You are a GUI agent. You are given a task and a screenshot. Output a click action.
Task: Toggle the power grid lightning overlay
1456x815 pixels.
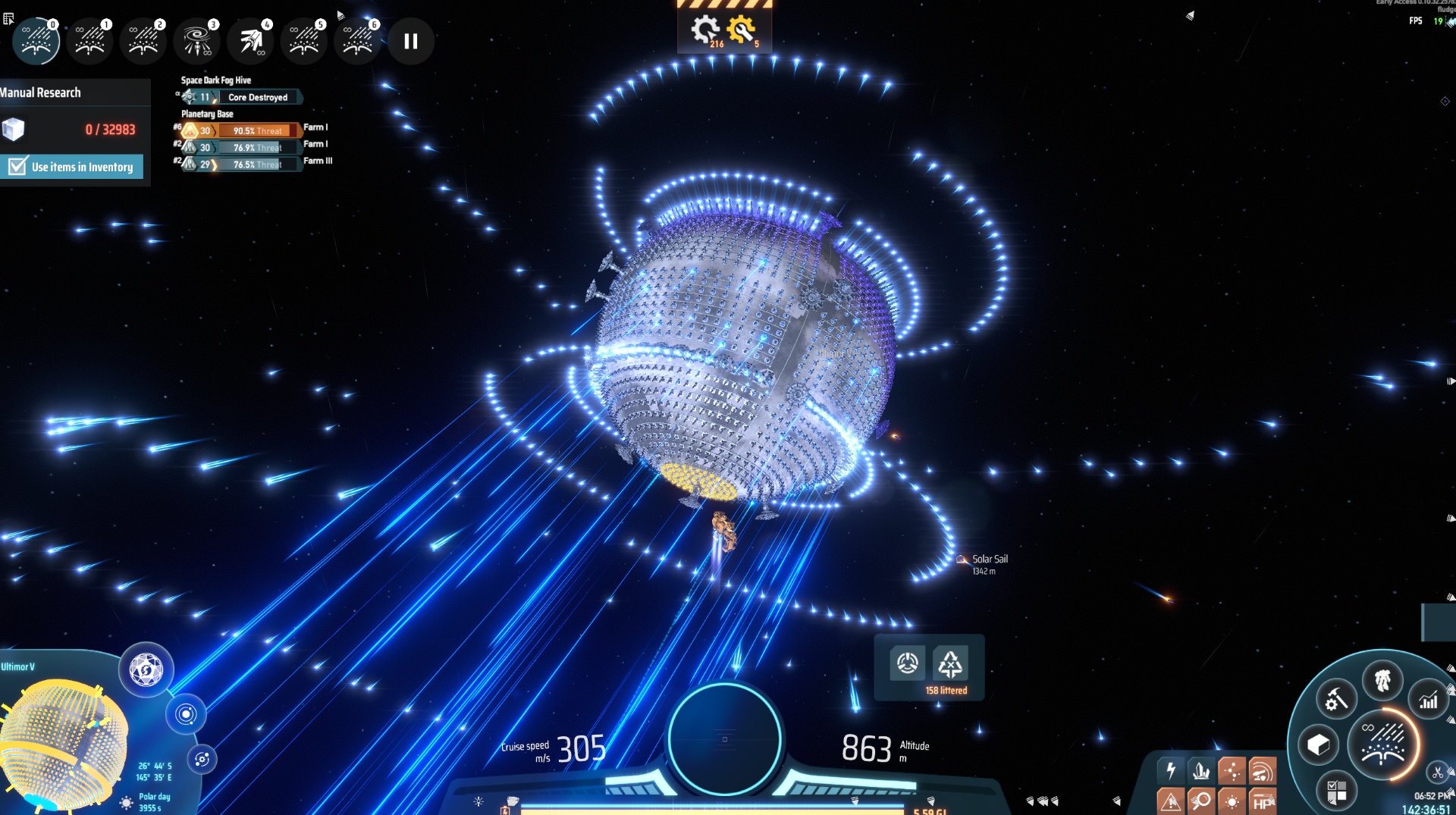click(x=1171, y=771)
